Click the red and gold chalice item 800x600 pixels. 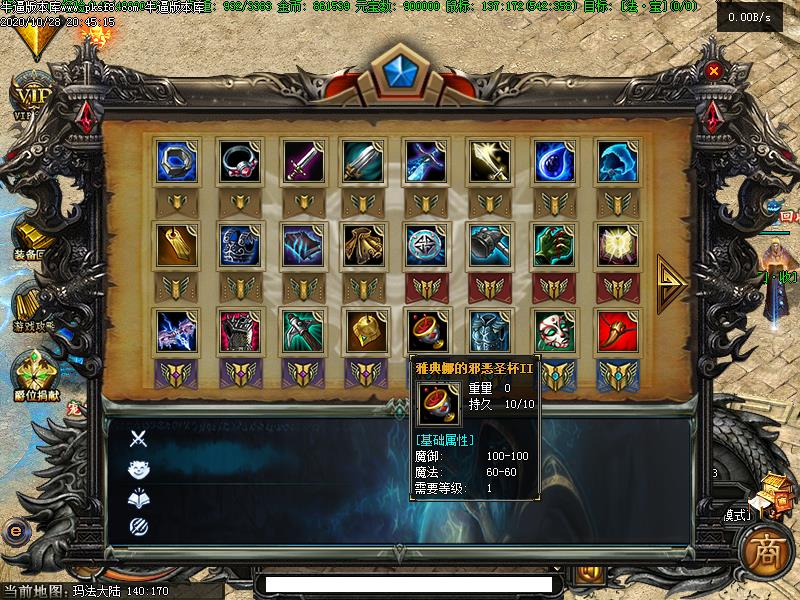(x=427, y=331)
